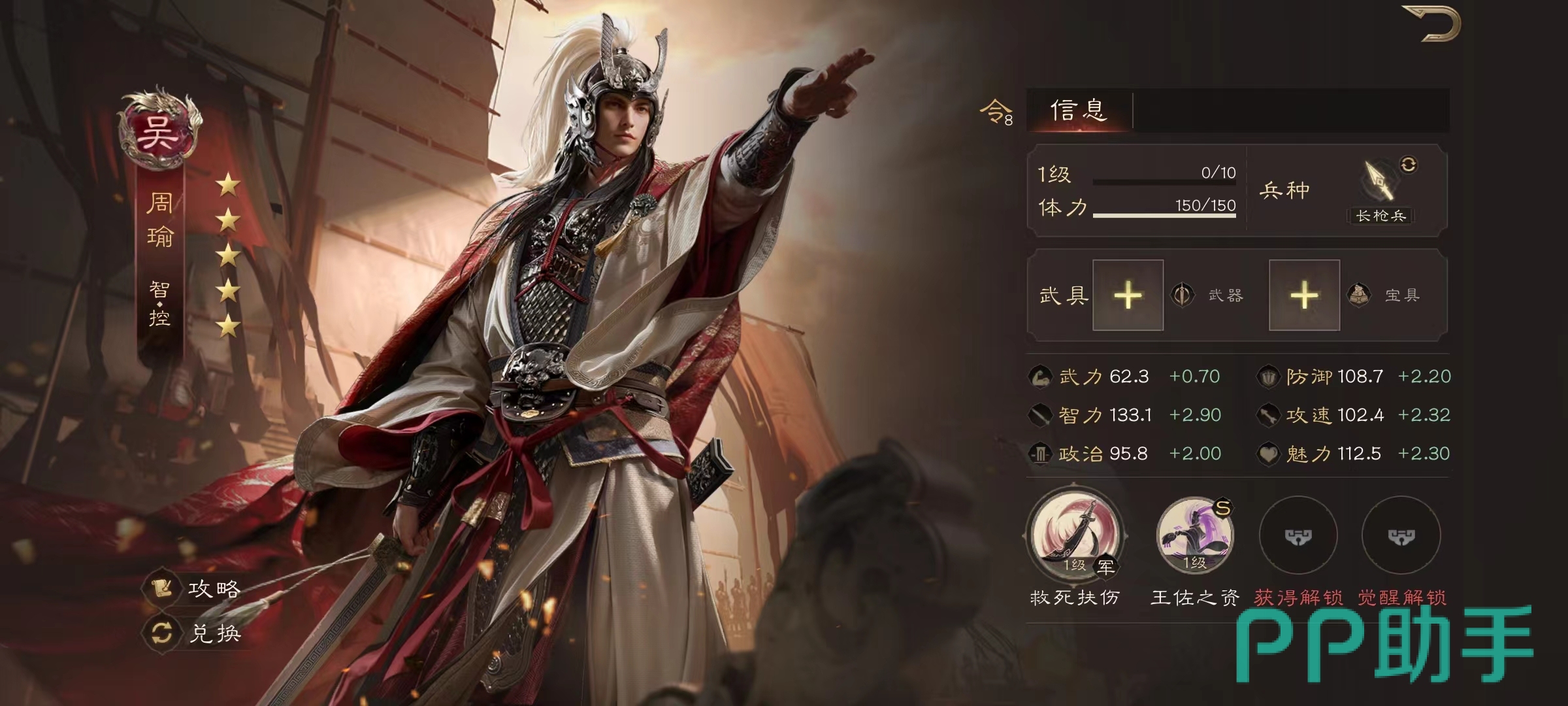Open the 兑换 exchange option
This screenshot has height=706, width=1568.
195,633
